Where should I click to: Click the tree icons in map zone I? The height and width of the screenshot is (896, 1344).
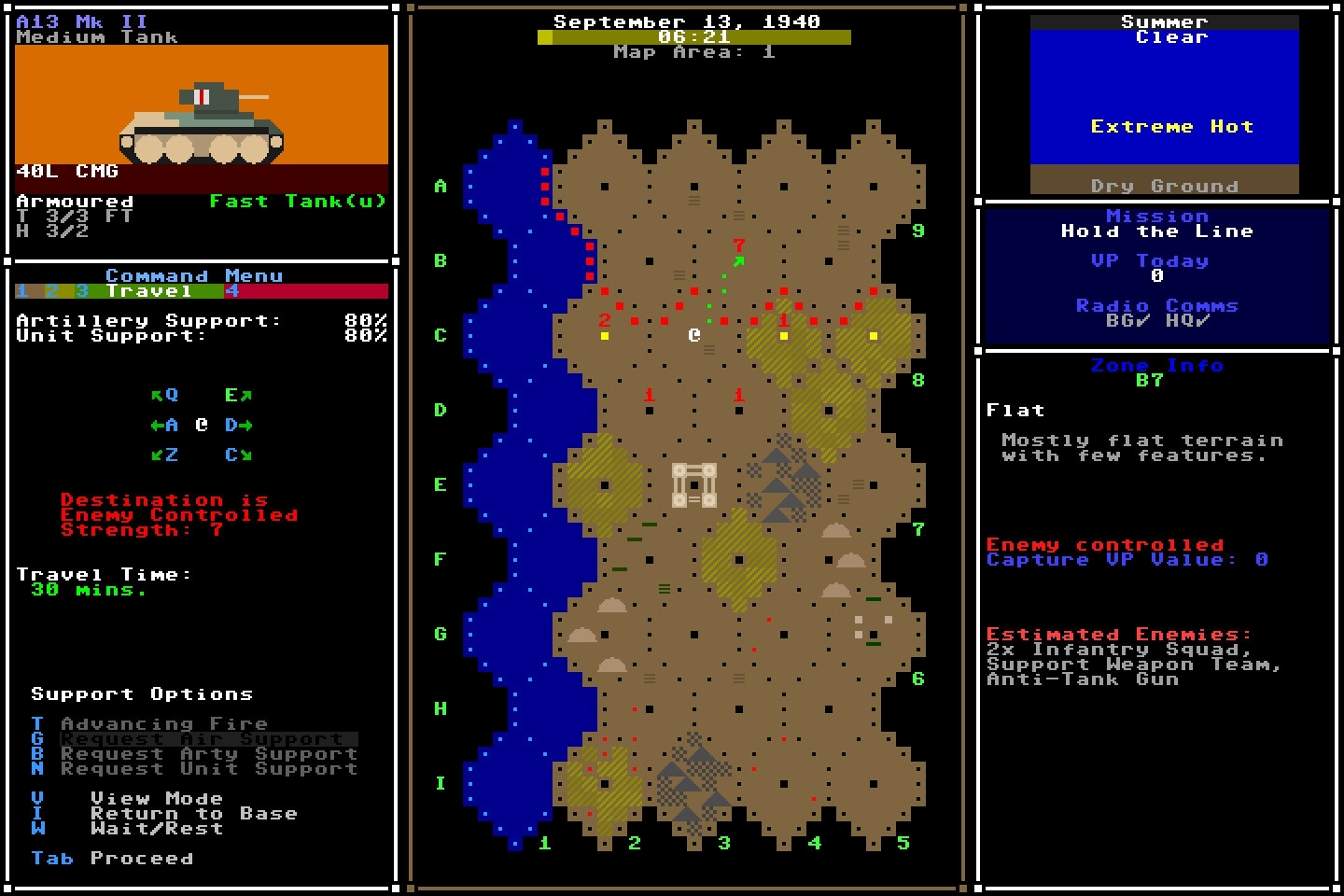691,784
